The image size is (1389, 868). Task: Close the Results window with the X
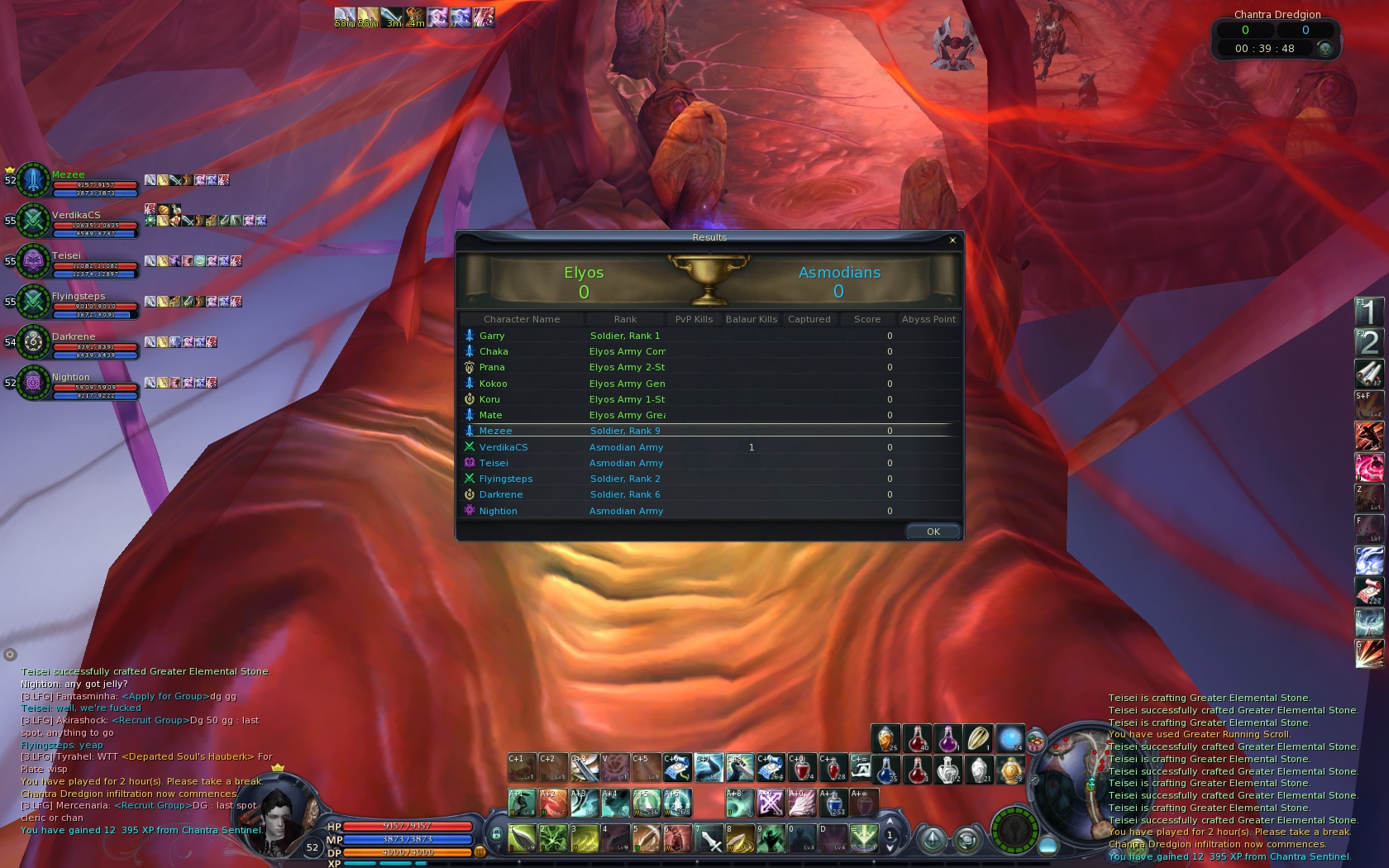(952, 241)
